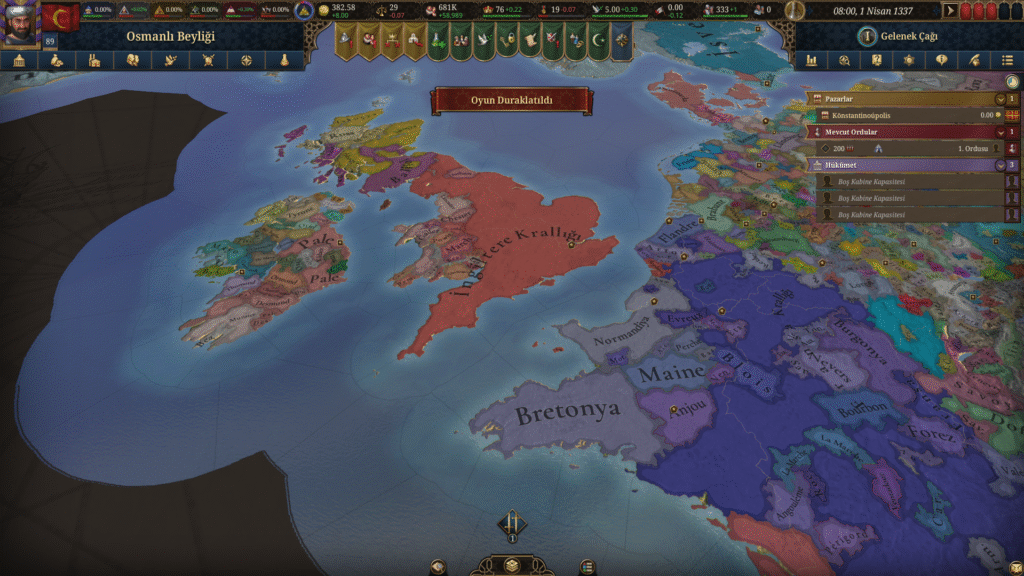
Task: Collapse the Hükümet section
Action: [x=999, y=164]
